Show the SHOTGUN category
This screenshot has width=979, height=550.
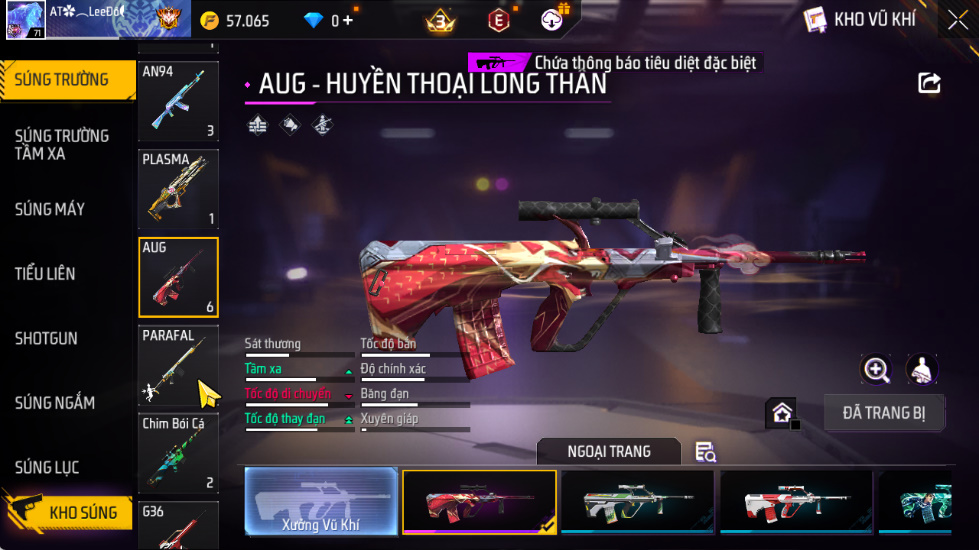[x=46, y=338]
